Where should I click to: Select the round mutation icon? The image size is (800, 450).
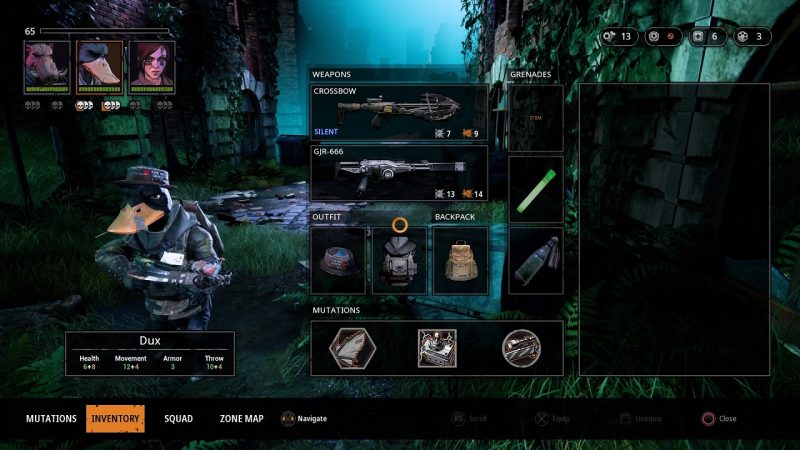click(x=521, y=348)
